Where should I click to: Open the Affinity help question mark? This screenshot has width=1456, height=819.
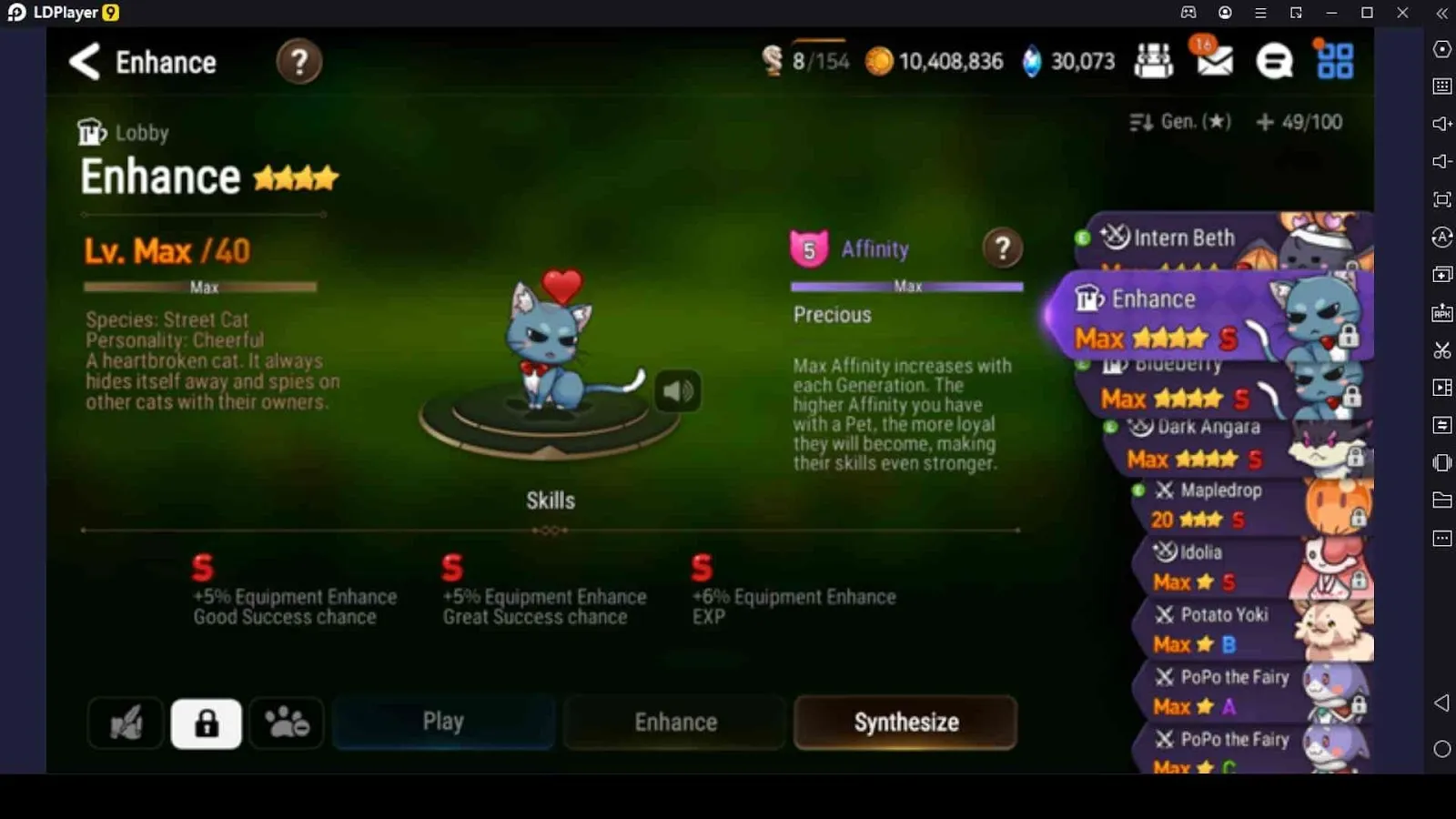pyautogui.click(x=1002, y=248)
